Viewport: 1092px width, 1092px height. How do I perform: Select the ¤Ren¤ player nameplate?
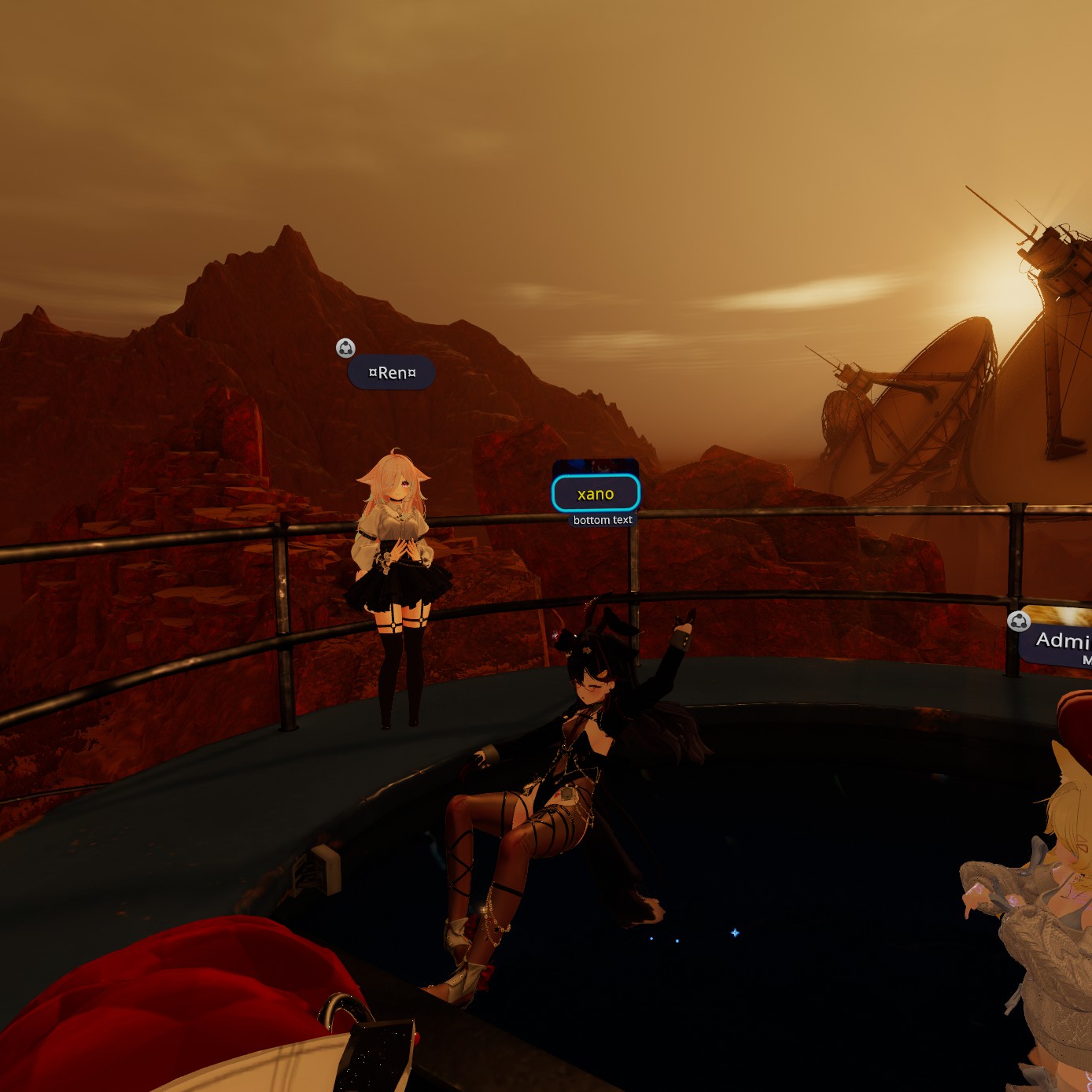pos(391,373)
